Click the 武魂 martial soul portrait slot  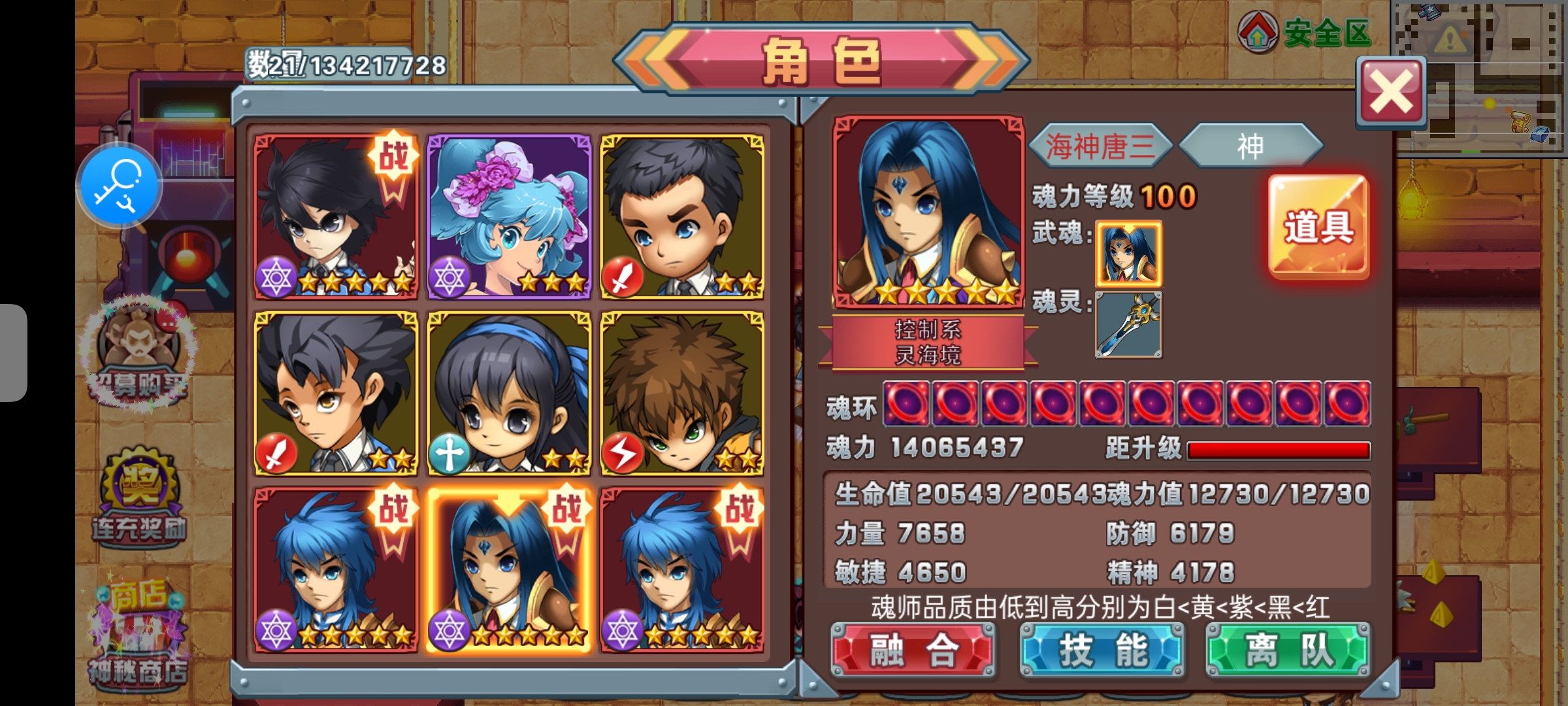(1128, 254)
